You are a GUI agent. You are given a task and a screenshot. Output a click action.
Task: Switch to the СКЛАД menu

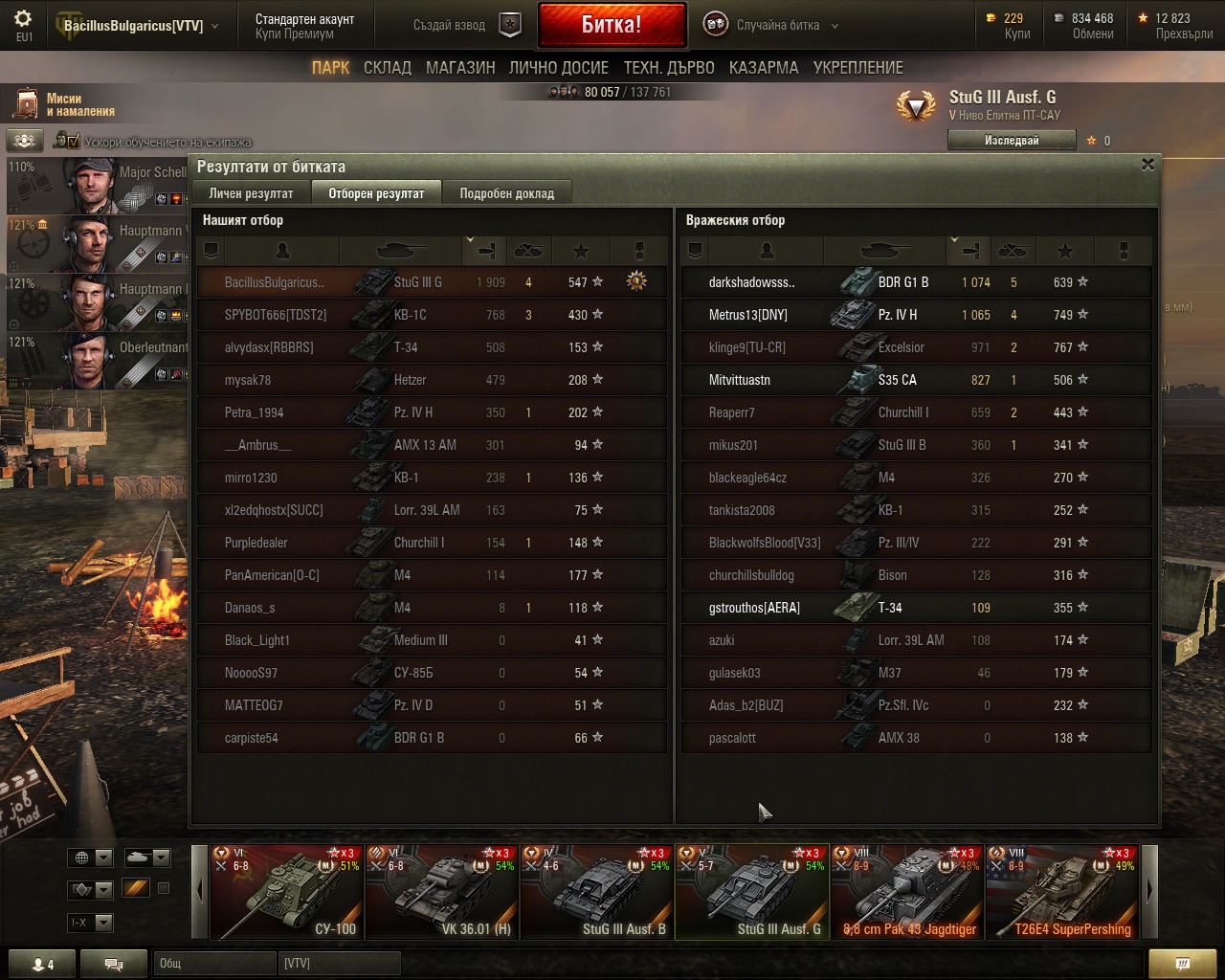pyautogui.click(x=387, y=68)
